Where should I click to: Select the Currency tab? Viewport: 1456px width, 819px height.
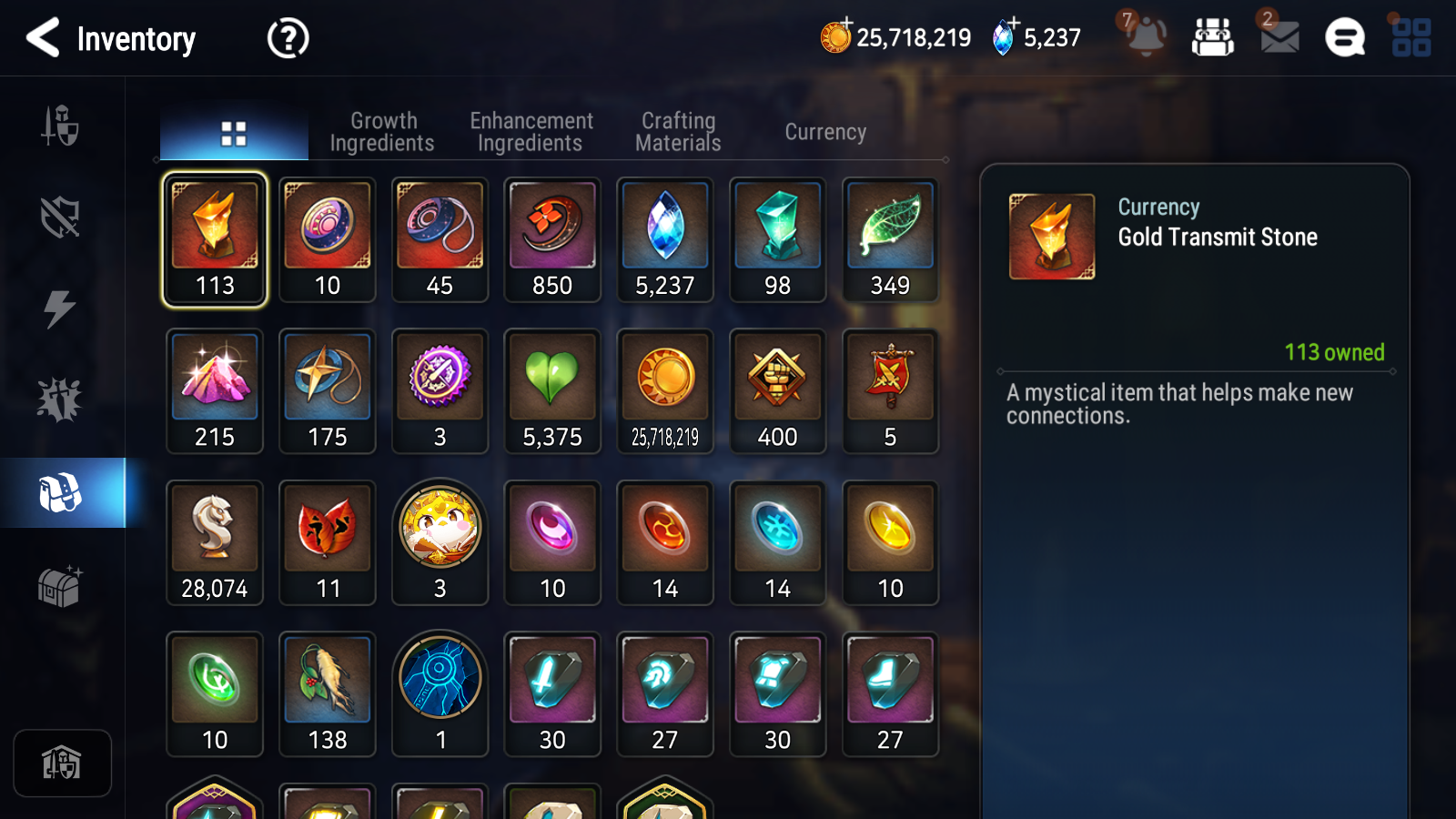pyautogui.click(x=825, y=132)
